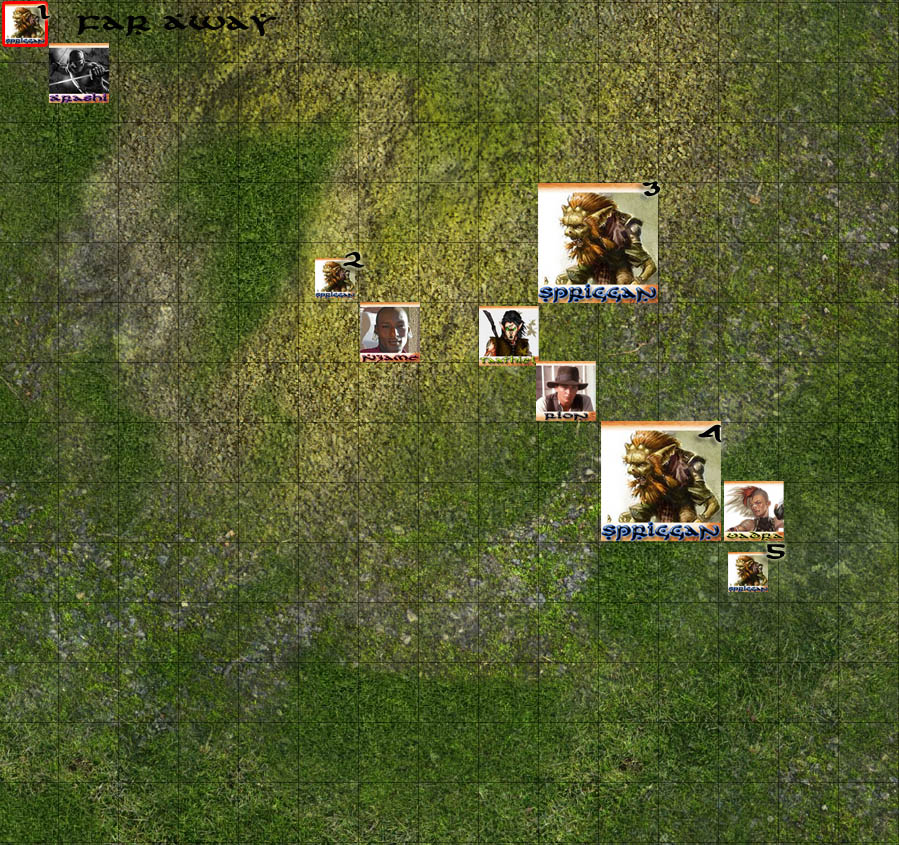The image size is (899, 845).
Task: Choose the Nyame character token
Action: coord(389,332)
